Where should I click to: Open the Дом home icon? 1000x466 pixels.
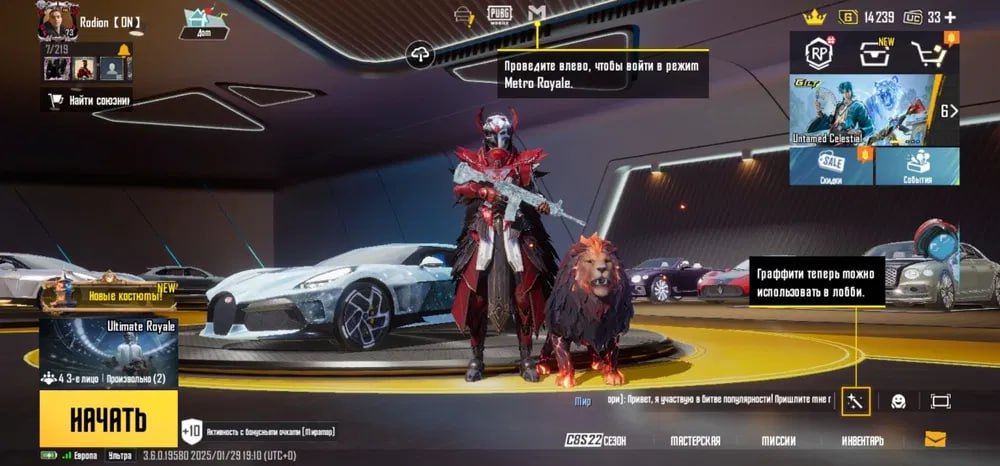pyautogui.click(x=203, y=22)
